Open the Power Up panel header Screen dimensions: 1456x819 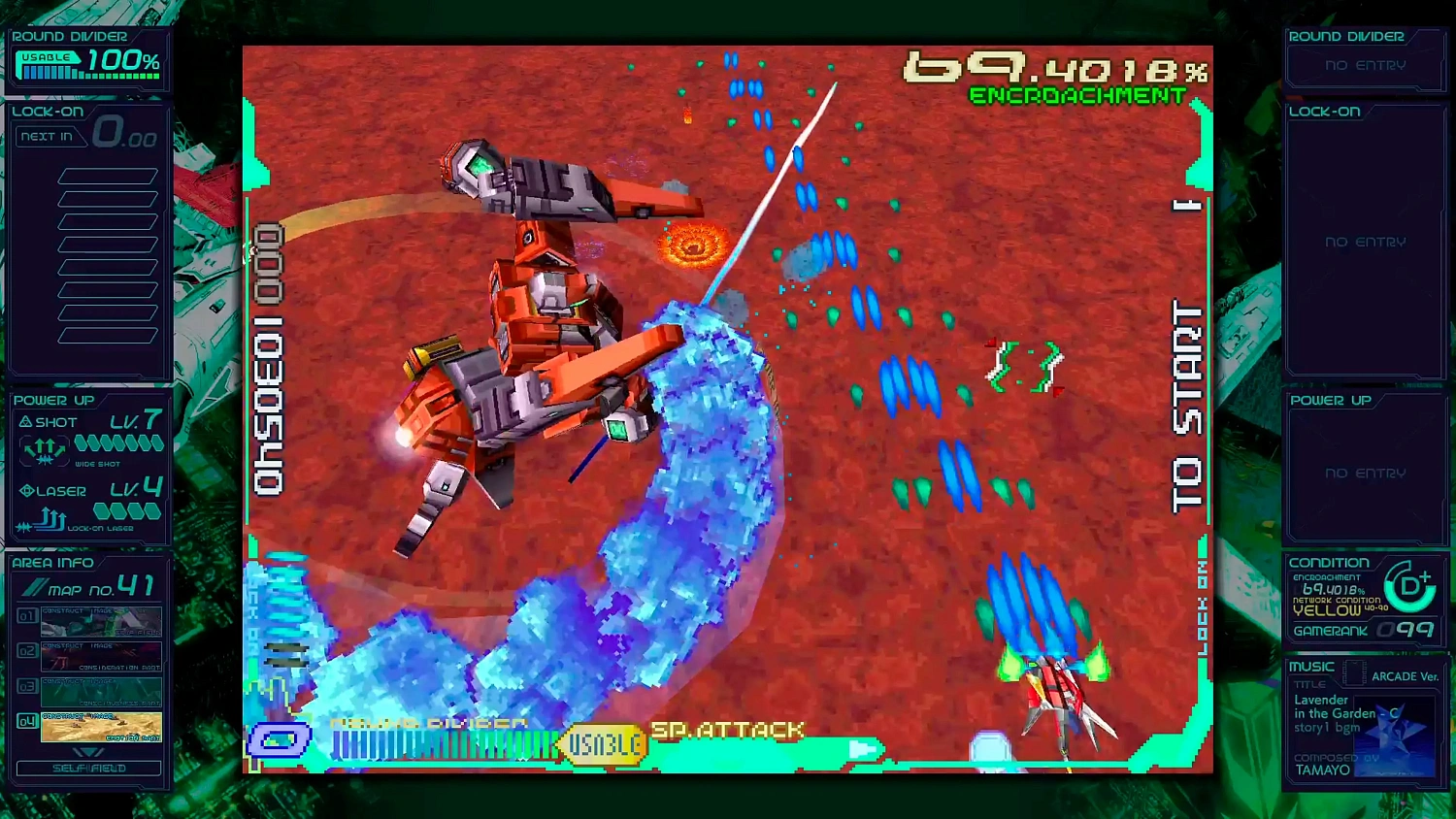53,400
